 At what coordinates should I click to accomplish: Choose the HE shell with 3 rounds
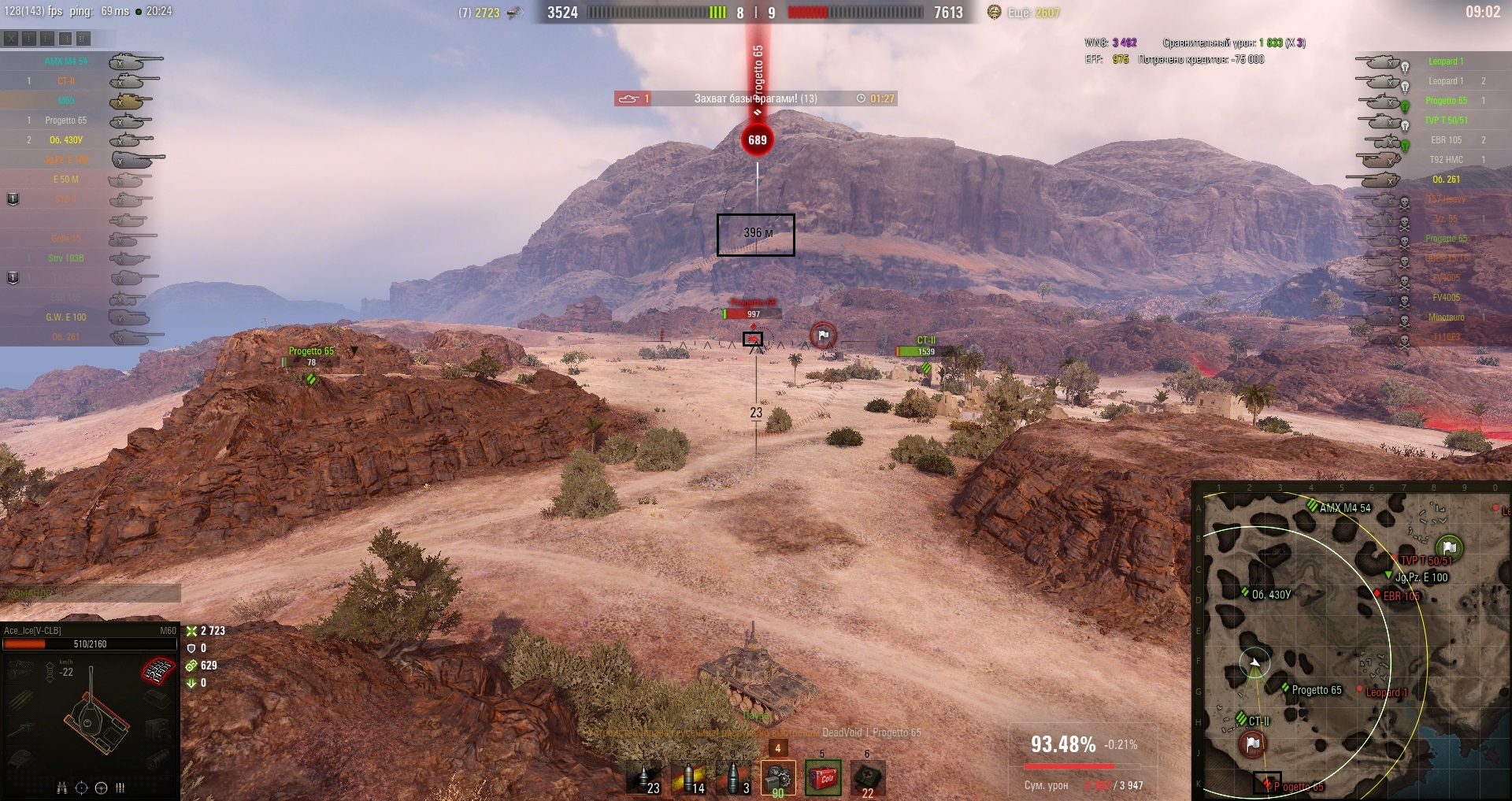click(733, 778)
